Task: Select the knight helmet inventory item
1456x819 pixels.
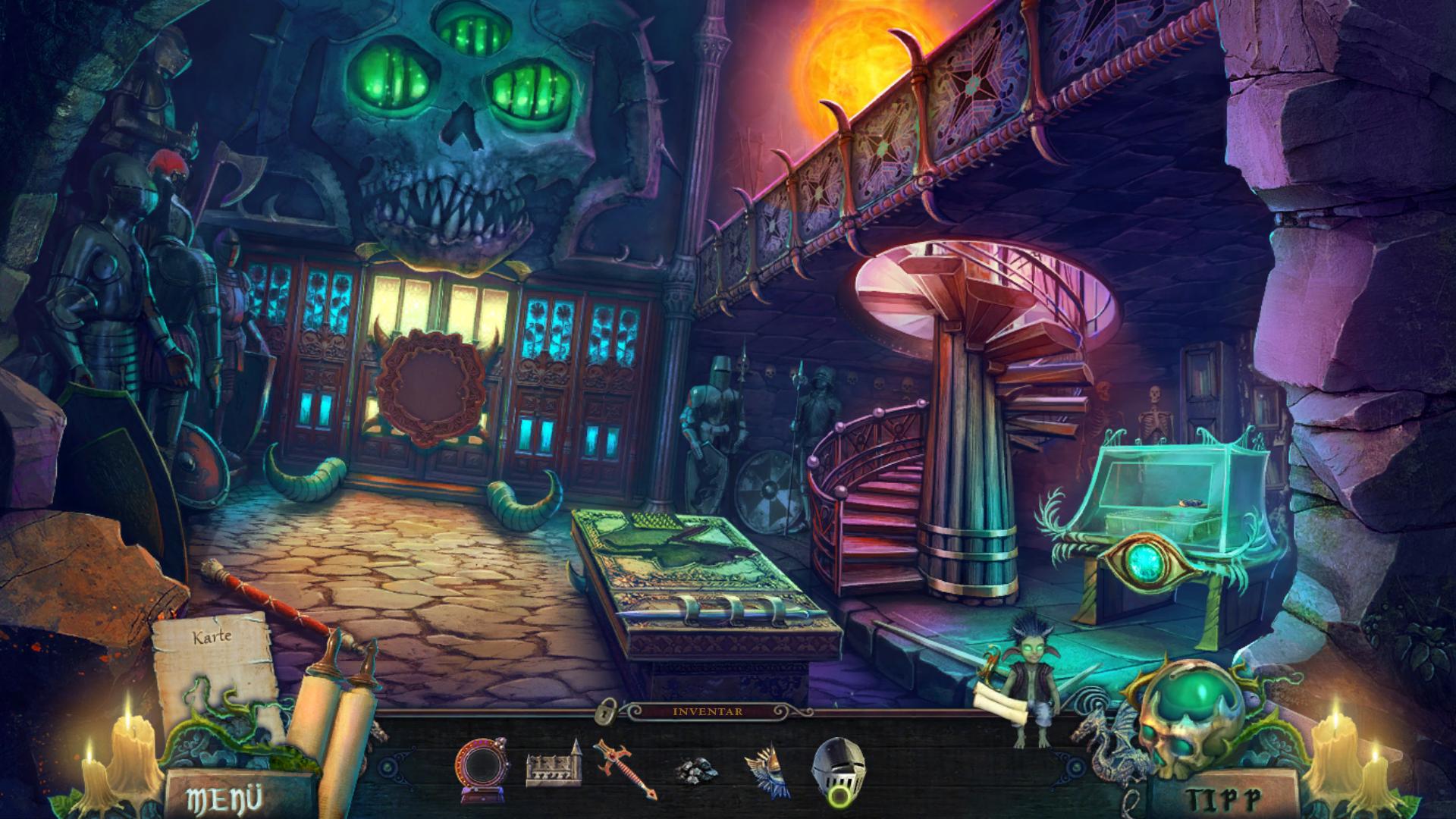Action: pos(838,767)
